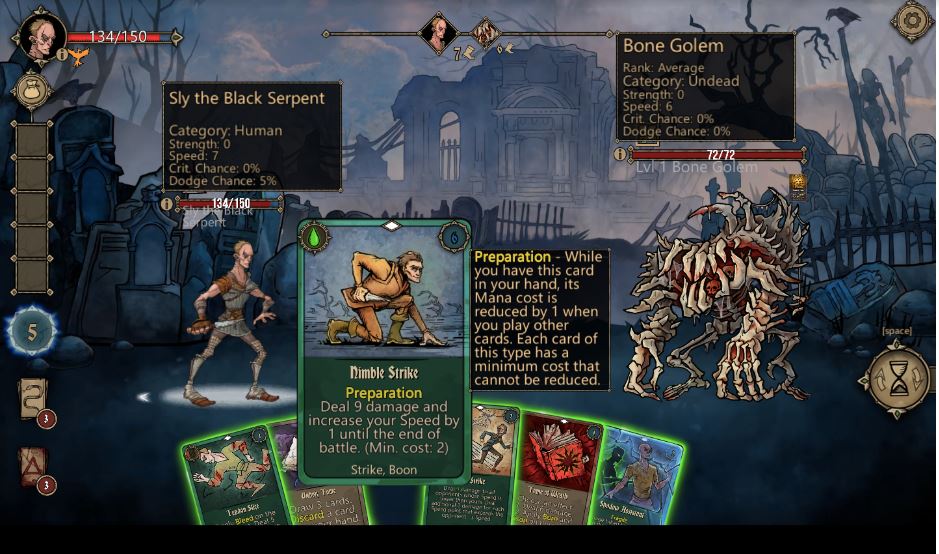The width and height of the screenshot is (939, 554).
Task: View the discard pile with triangle symbol
Action: [32, 466]
